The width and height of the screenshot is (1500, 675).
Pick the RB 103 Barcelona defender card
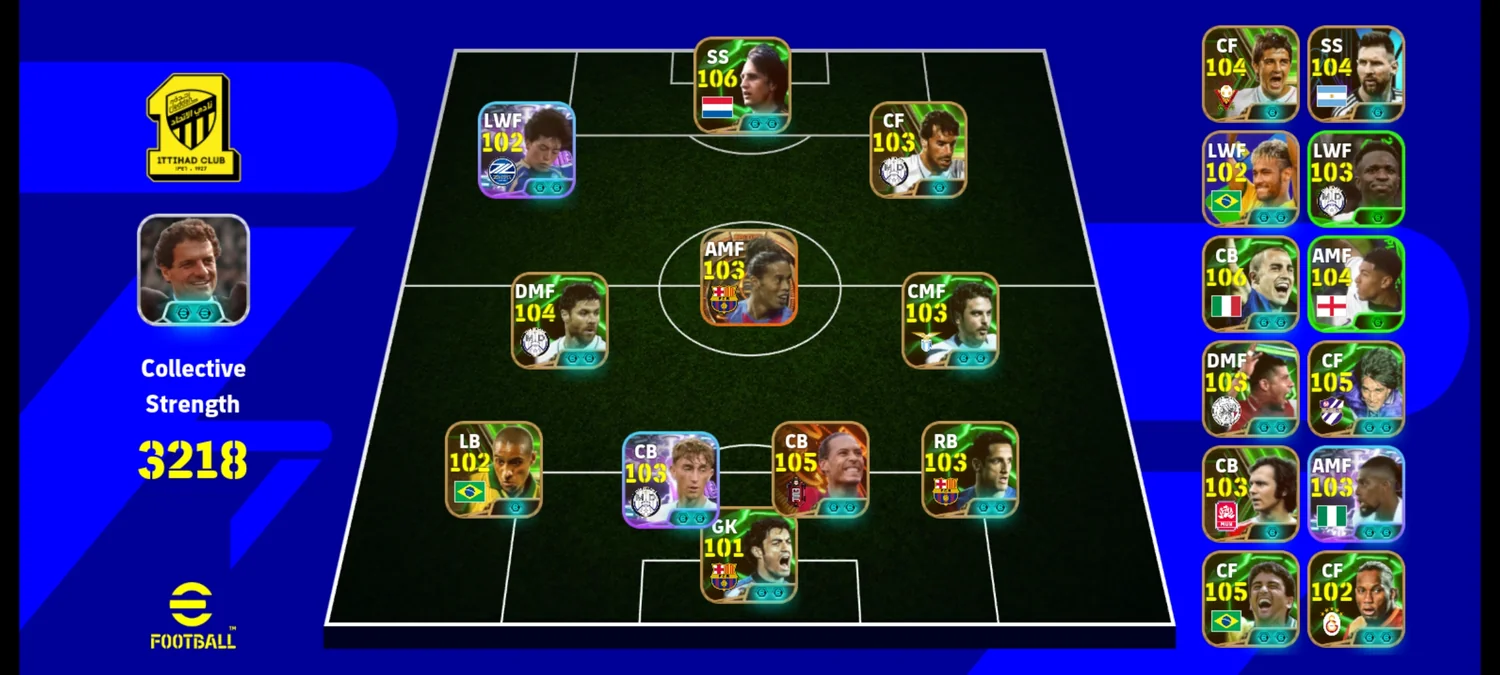point(970,469)
